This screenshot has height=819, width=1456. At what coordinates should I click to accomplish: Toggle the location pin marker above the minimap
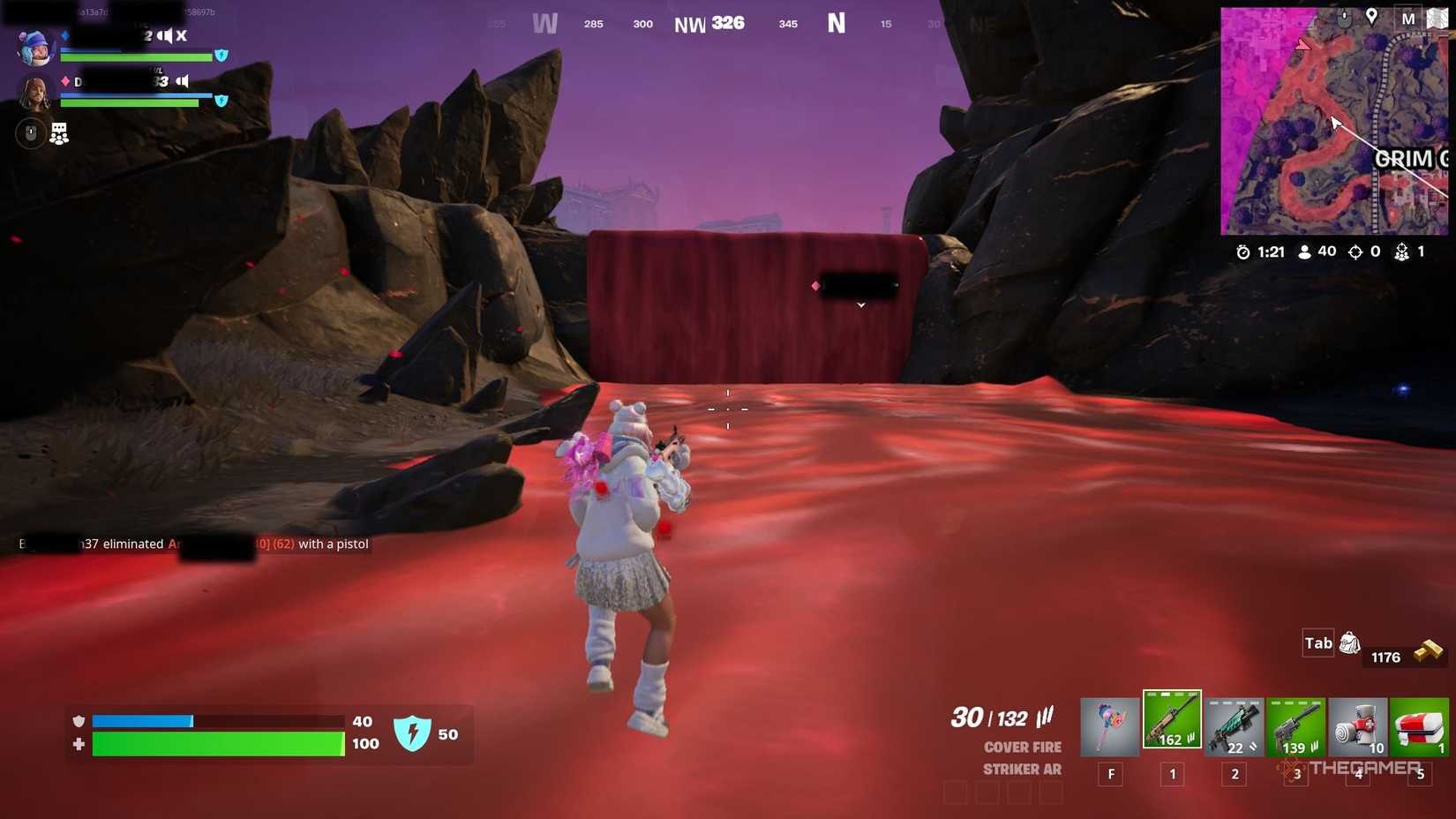point(1373,16)
